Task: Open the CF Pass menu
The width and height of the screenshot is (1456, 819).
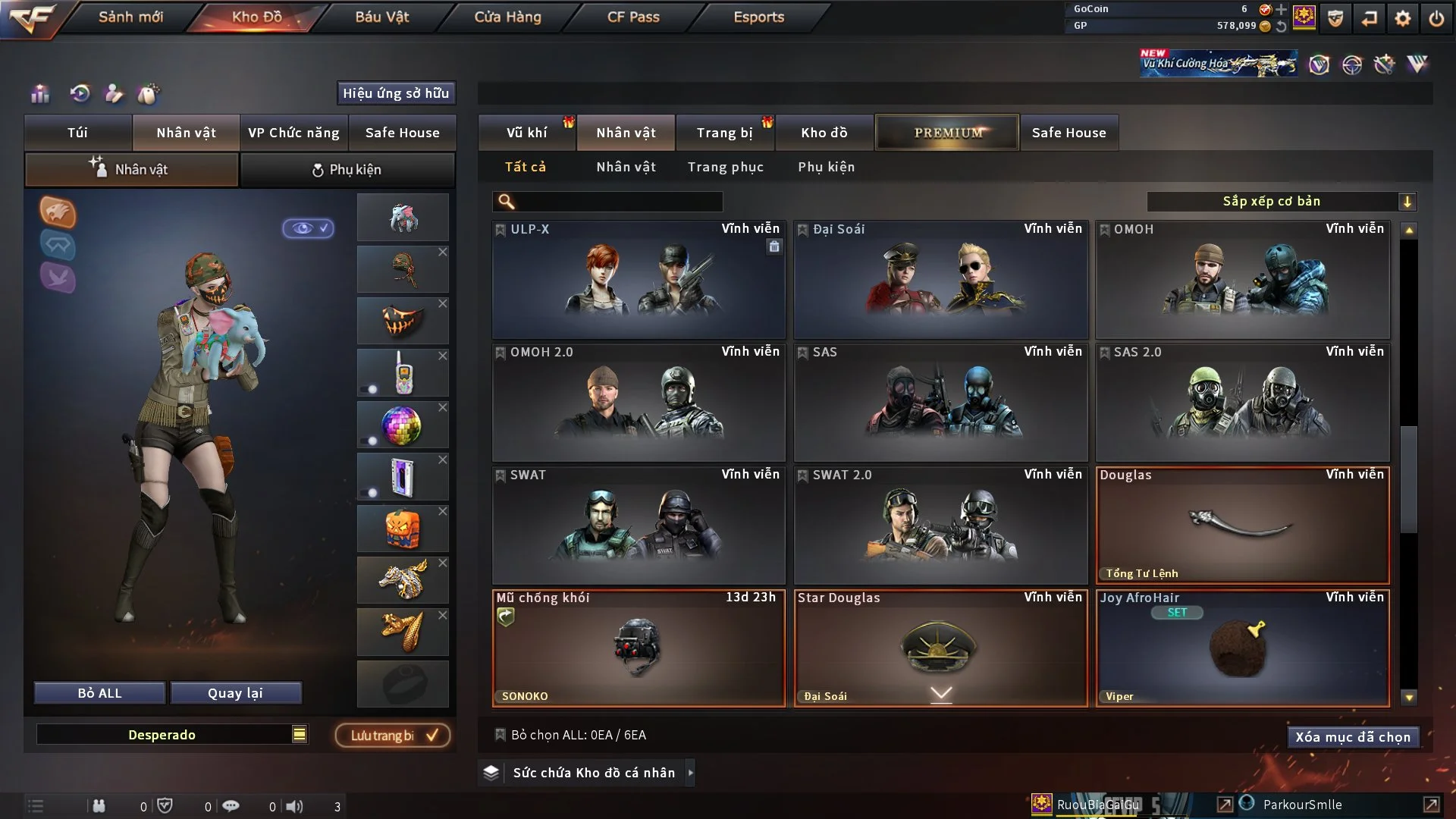Action: coord(633,17)
